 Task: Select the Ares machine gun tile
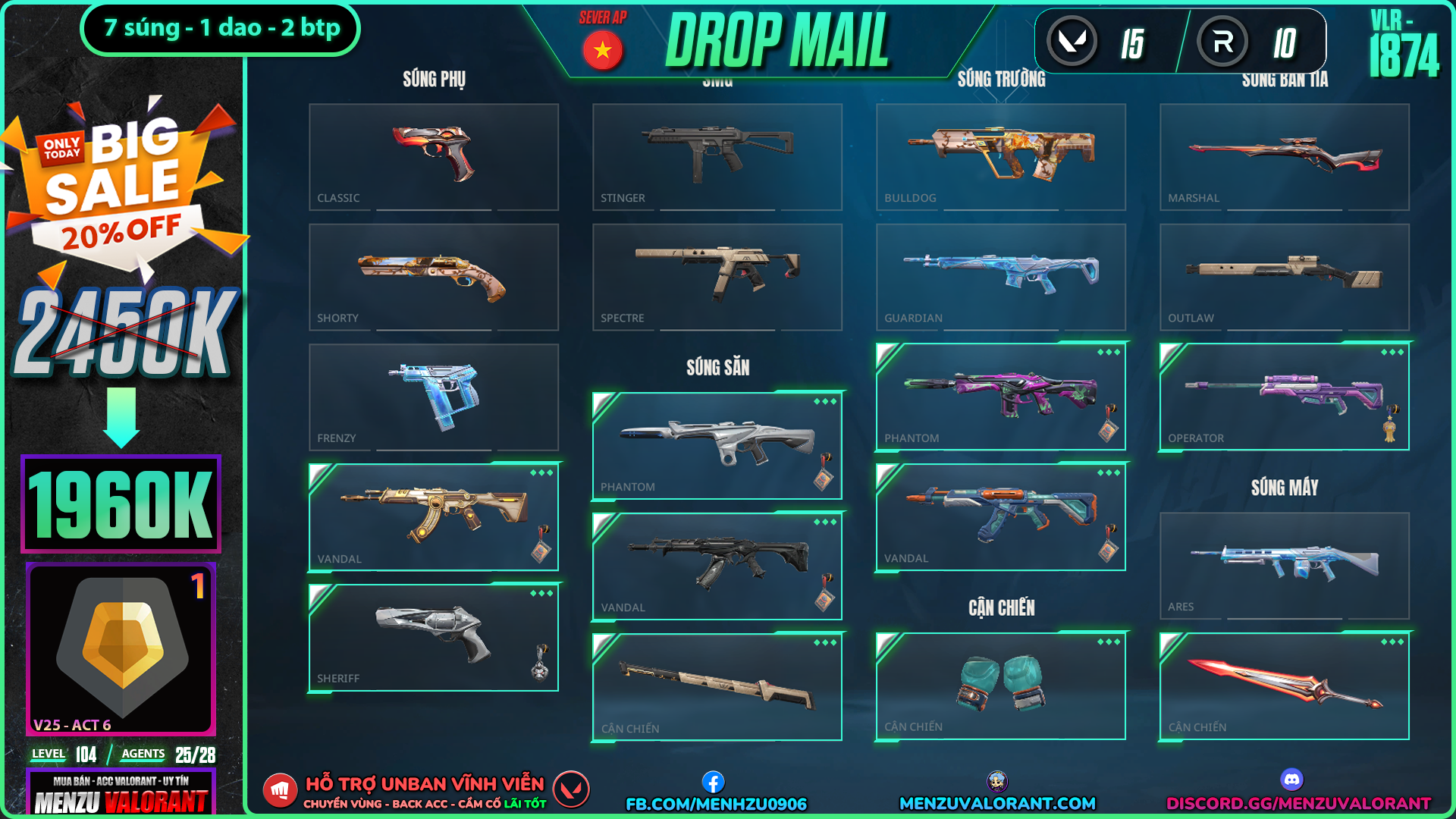coord(1284,566)
